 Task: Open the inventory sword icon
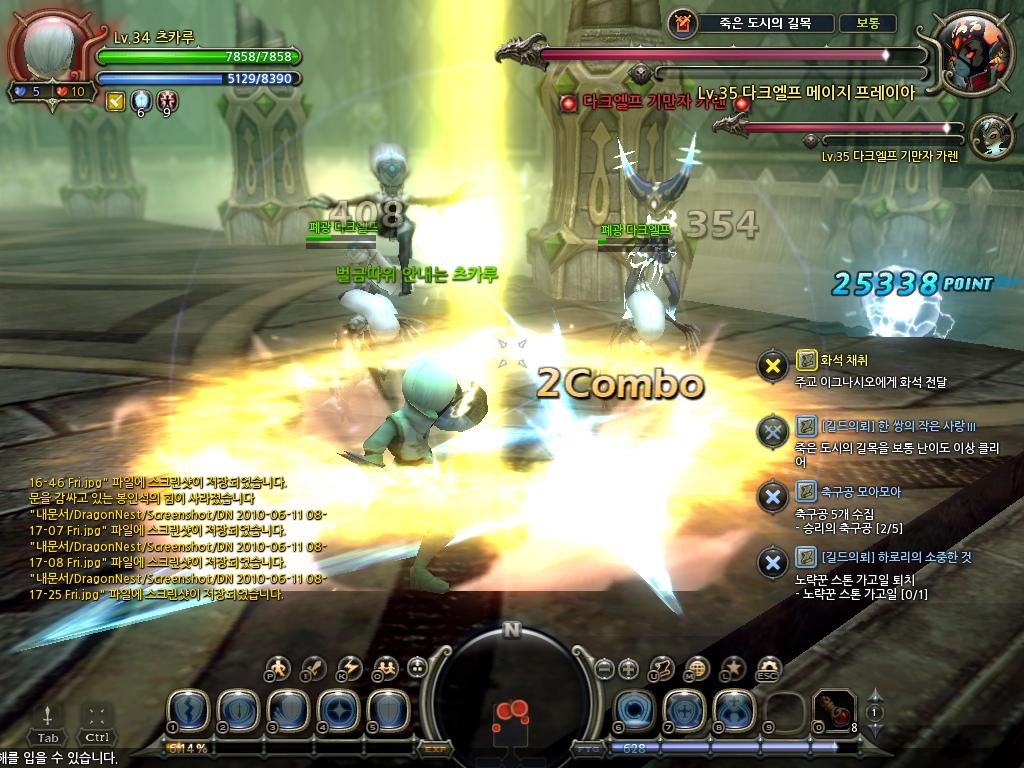314,668
